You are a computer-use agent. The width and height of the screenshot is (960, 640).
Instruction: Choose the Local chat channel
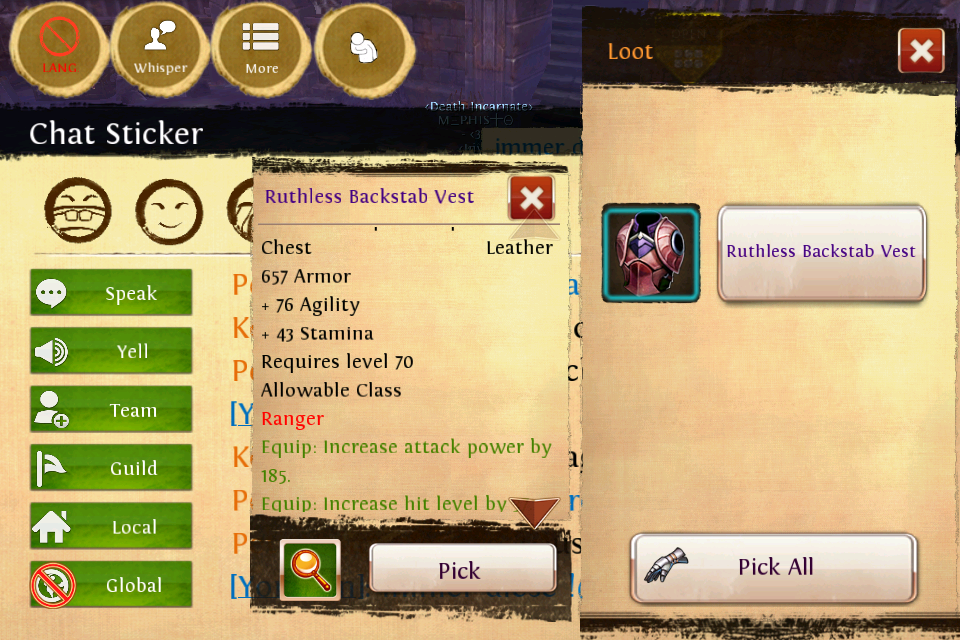click(x=111, y=527)
